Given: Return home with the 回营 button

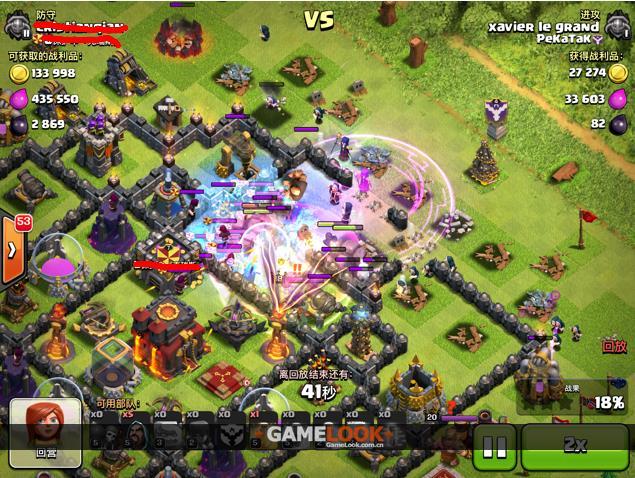Looking at the screenshot, I should click(46, 429).
